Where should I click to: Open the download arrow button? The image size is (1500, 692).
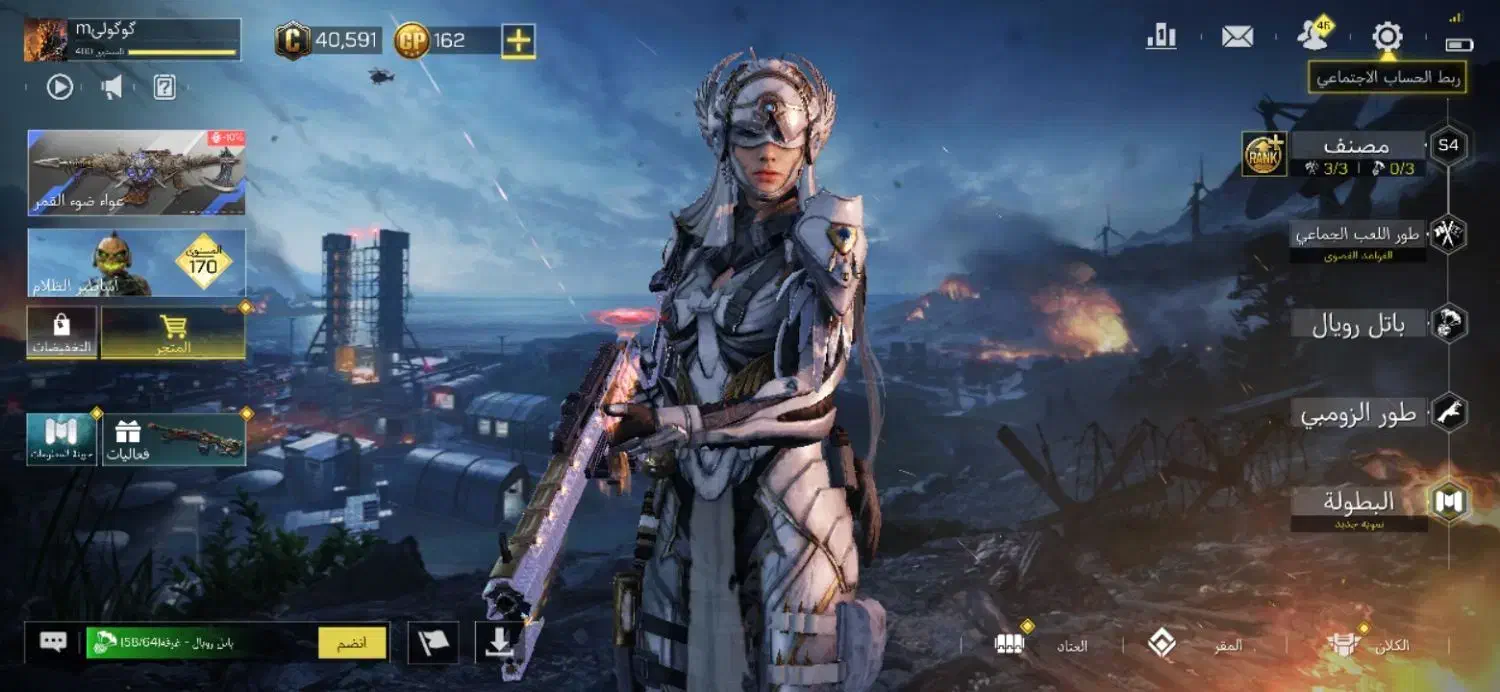click(x=499, y=643)
